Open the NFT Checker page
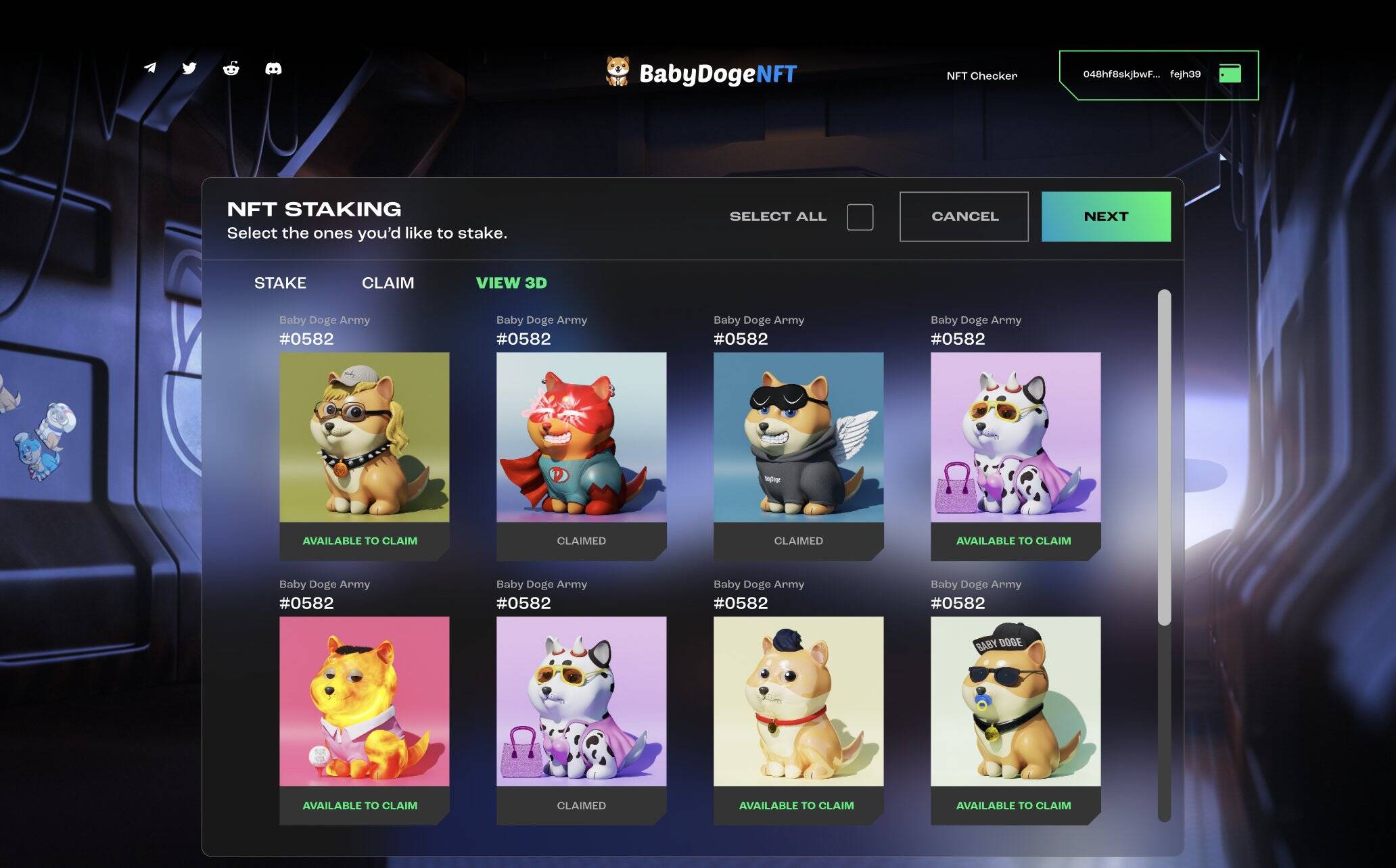The height and width of the screenshot is (868, 1396). [981, 76]
